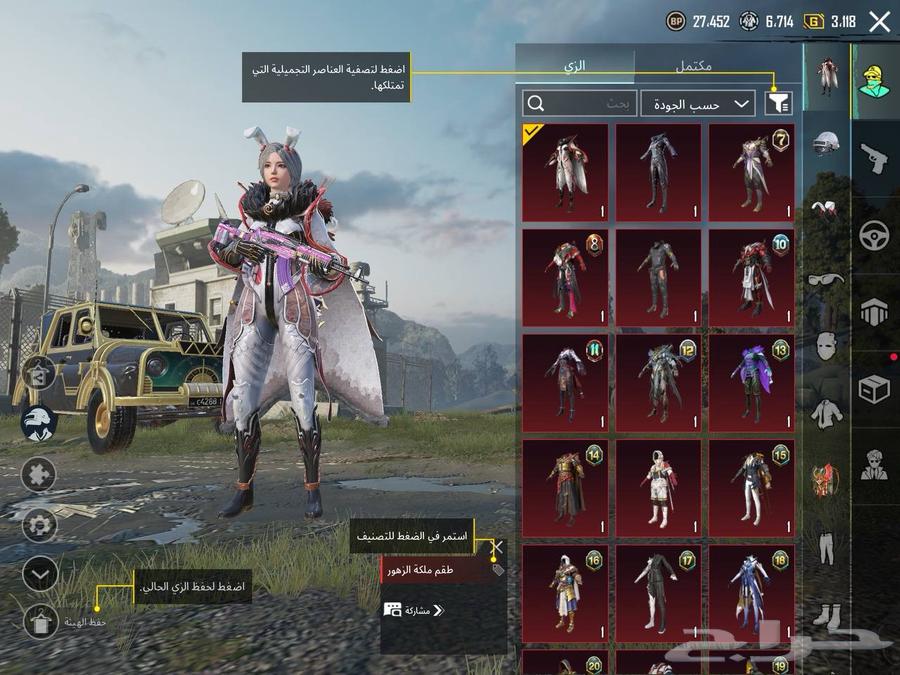Pick the outfit with badge number 16
This screenshot has height=675, width=900.
pos(564,593)
